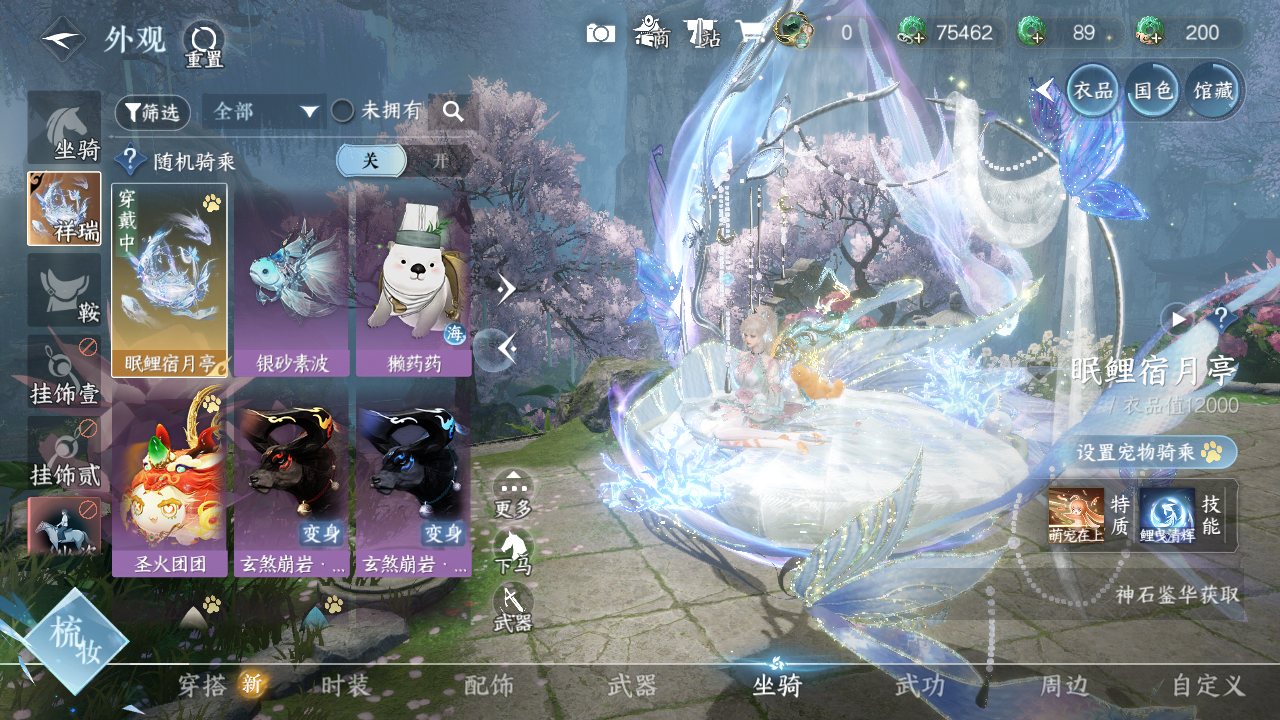Open the 坐骑 side category
This screenshot has width=1280, height=720.
65,128
